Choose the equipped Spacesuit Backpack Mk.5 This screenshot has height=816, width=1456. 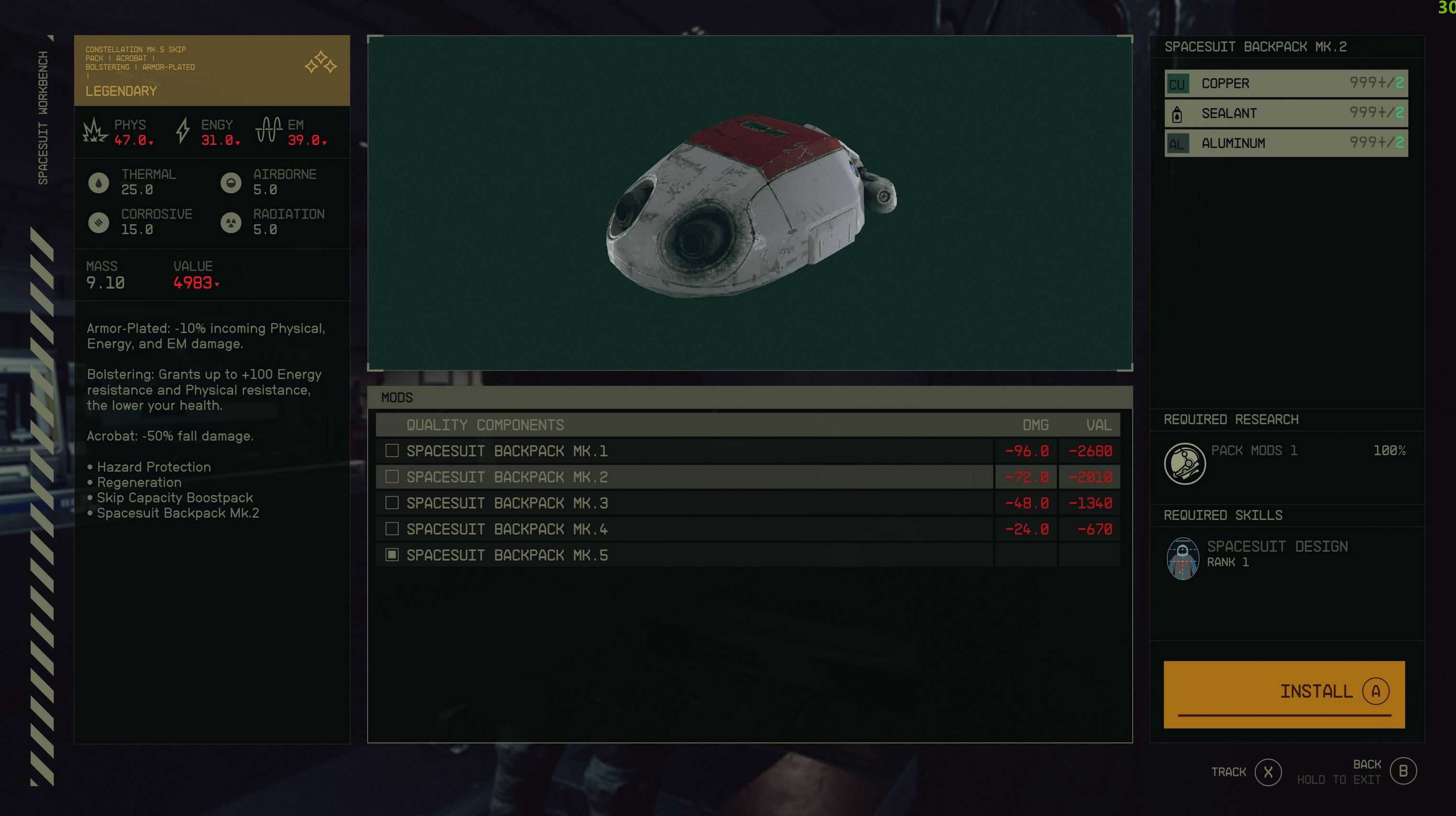[507, 555]
